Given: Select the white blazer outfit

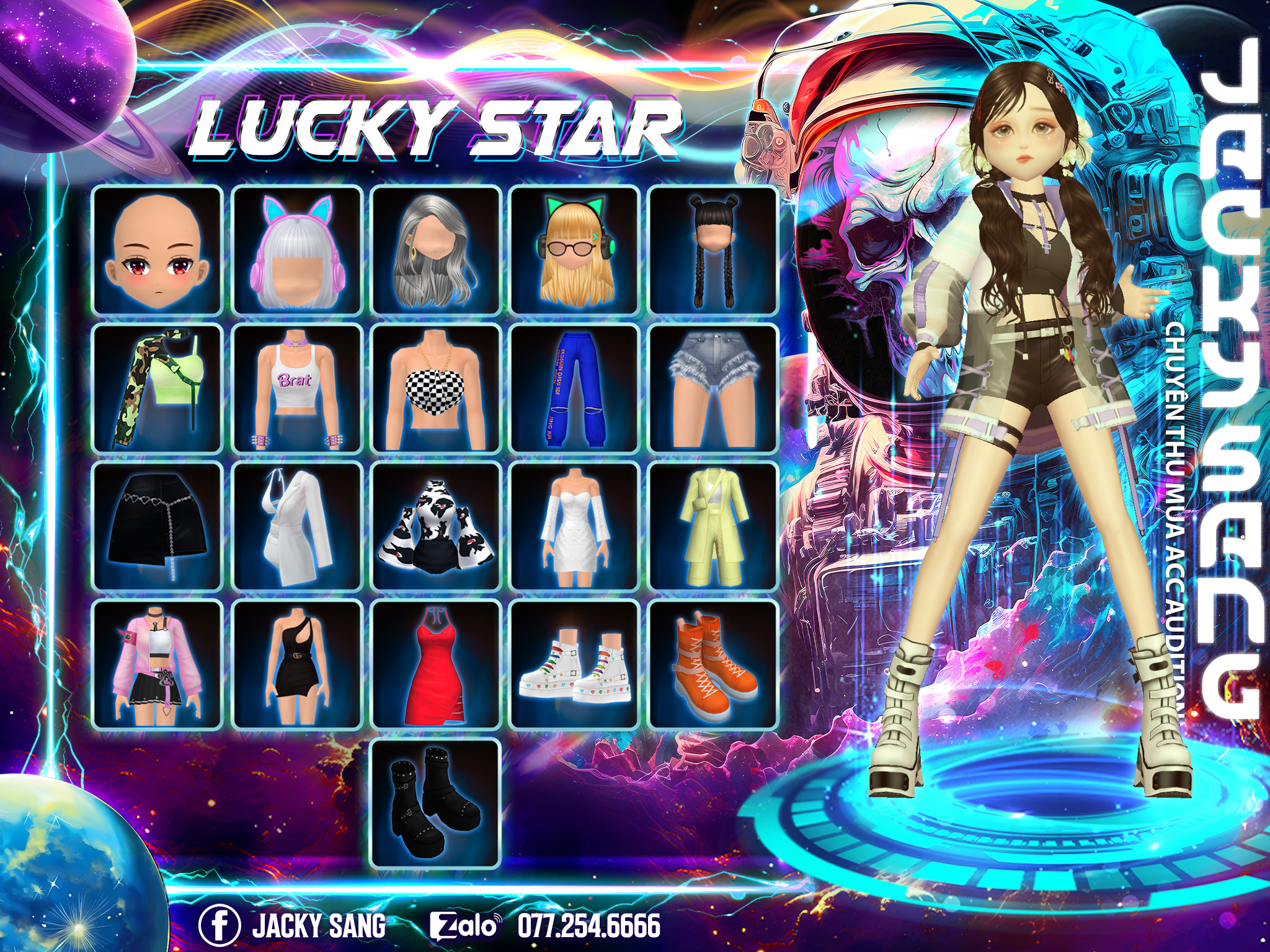Looking at the screenshot, I should click(x=297, y=526).
